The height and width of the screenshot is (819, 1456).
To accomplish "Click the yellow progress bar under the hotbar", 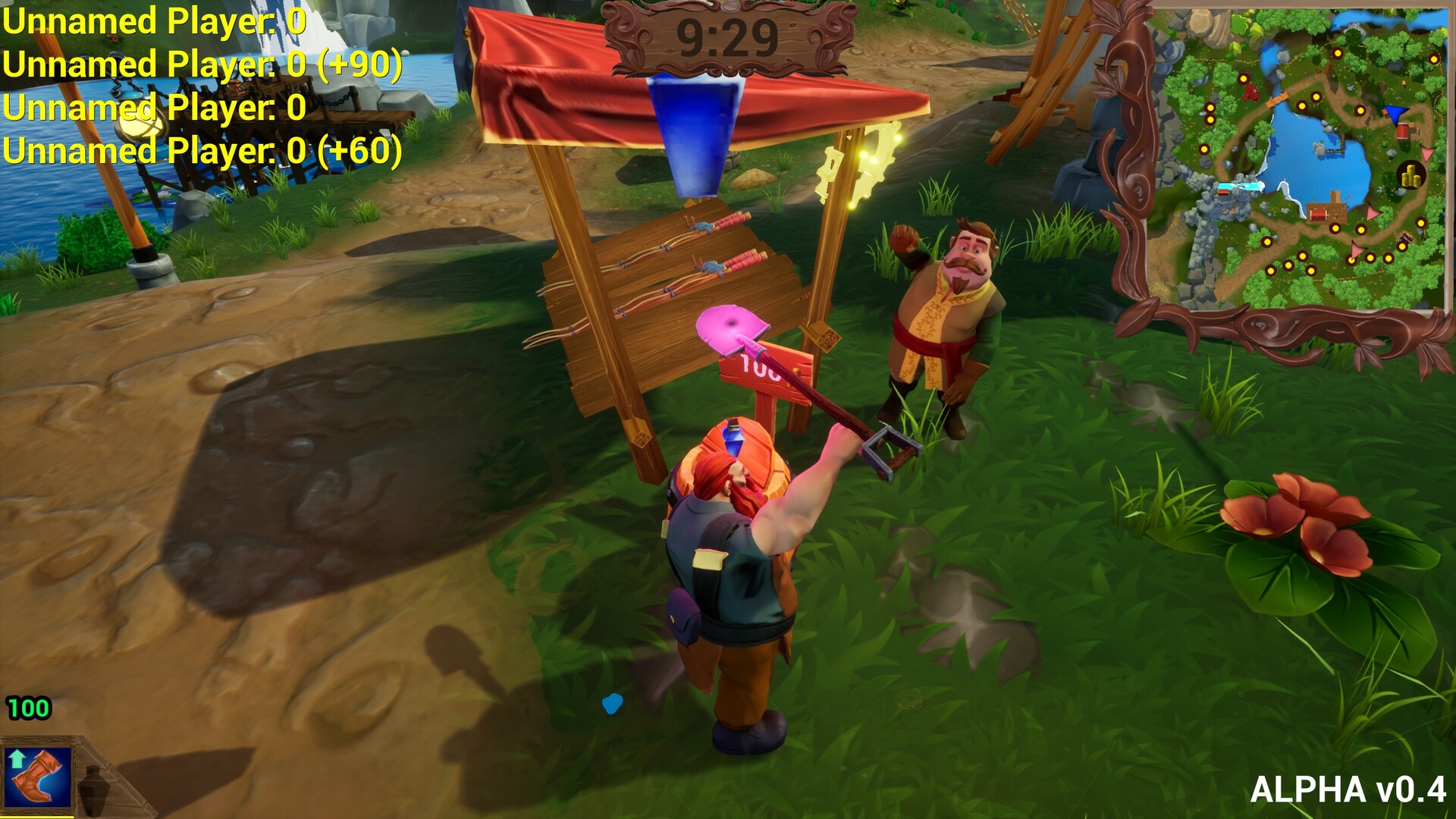I will click(x=36, y=817).
